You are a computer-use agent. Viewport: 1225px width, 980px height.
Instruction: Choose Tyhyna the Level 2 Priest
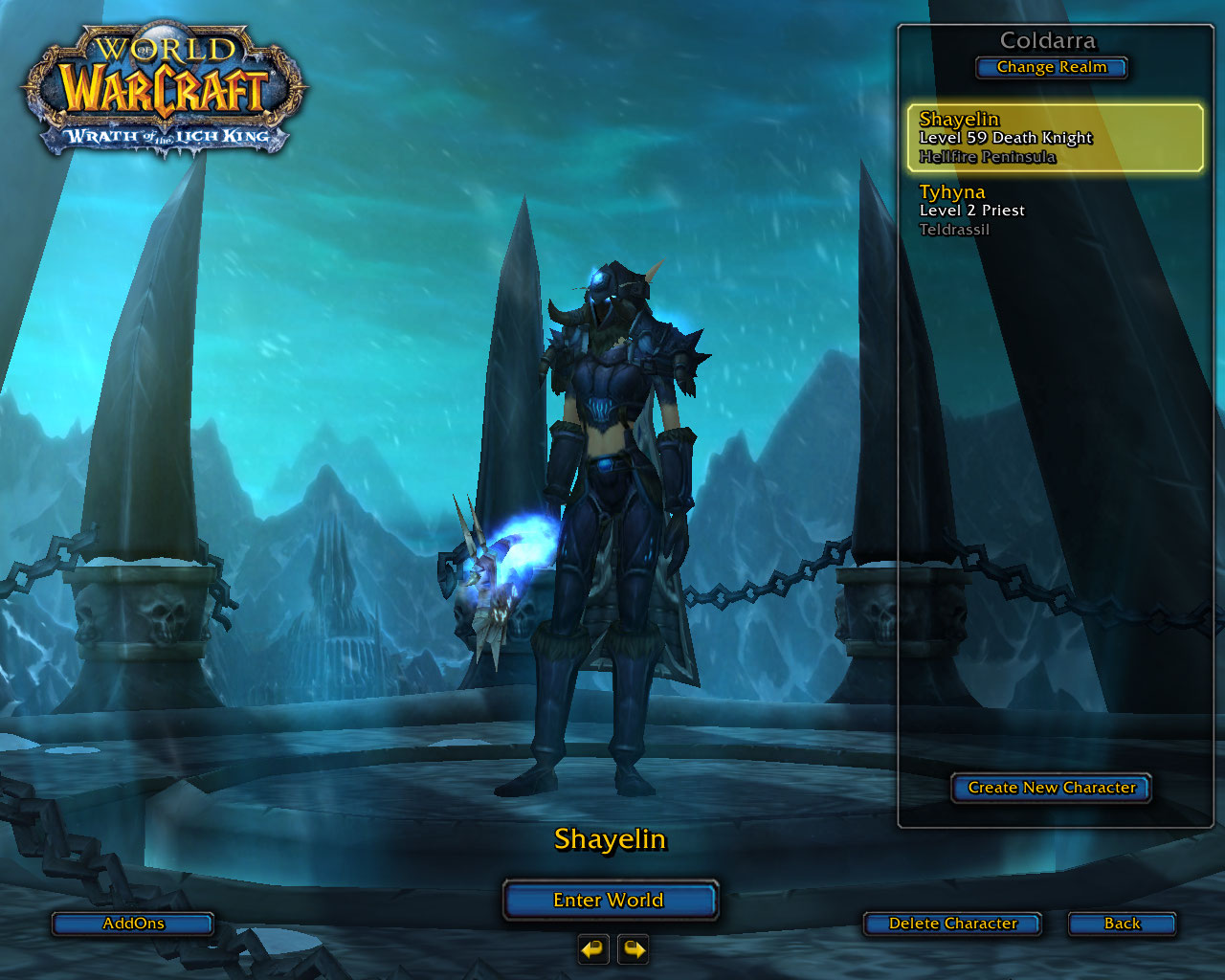[x=1053, y=211]
